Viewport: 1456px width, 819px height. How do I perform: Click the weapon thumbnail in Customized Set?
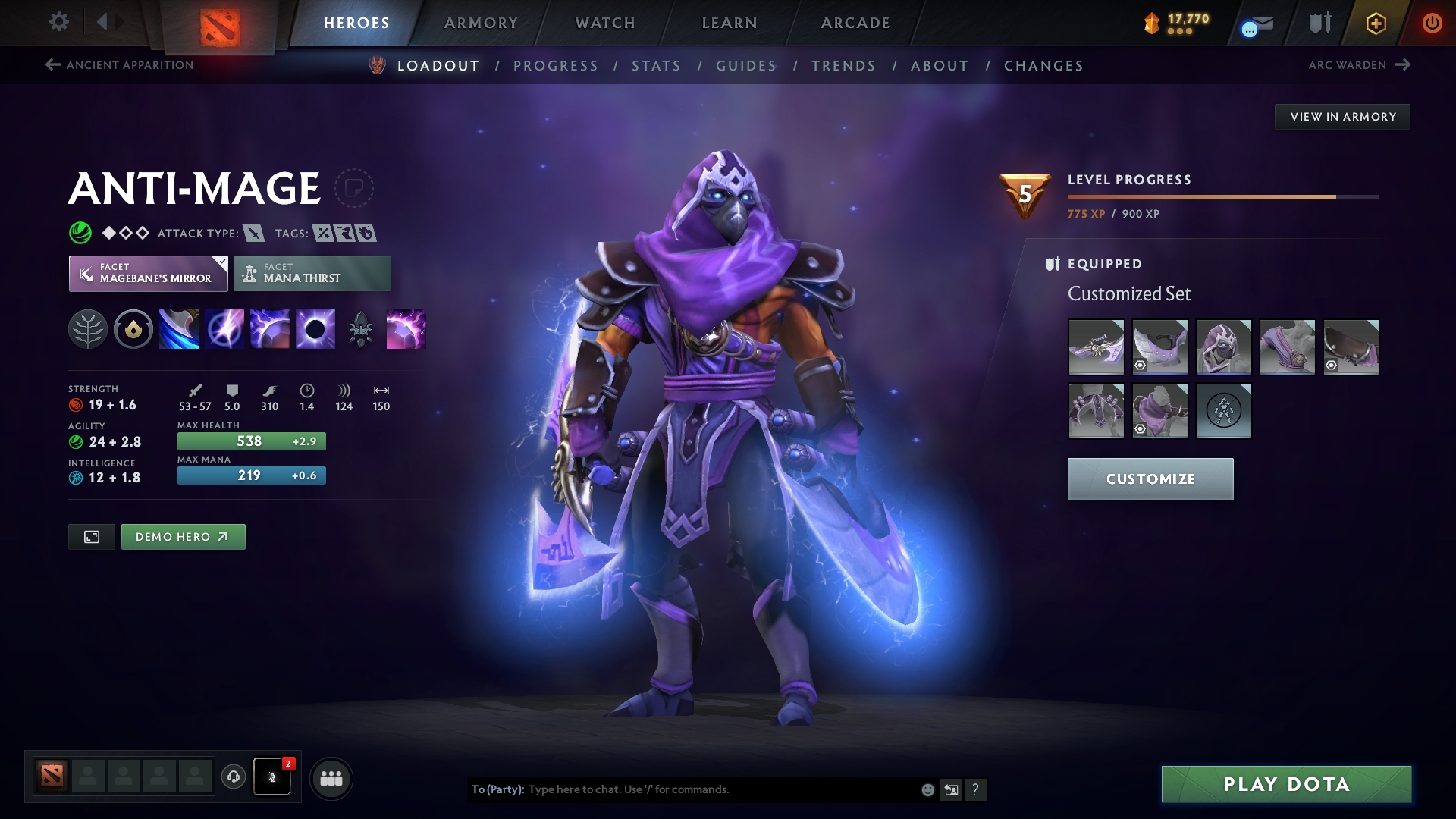(x=1096, y=347)
